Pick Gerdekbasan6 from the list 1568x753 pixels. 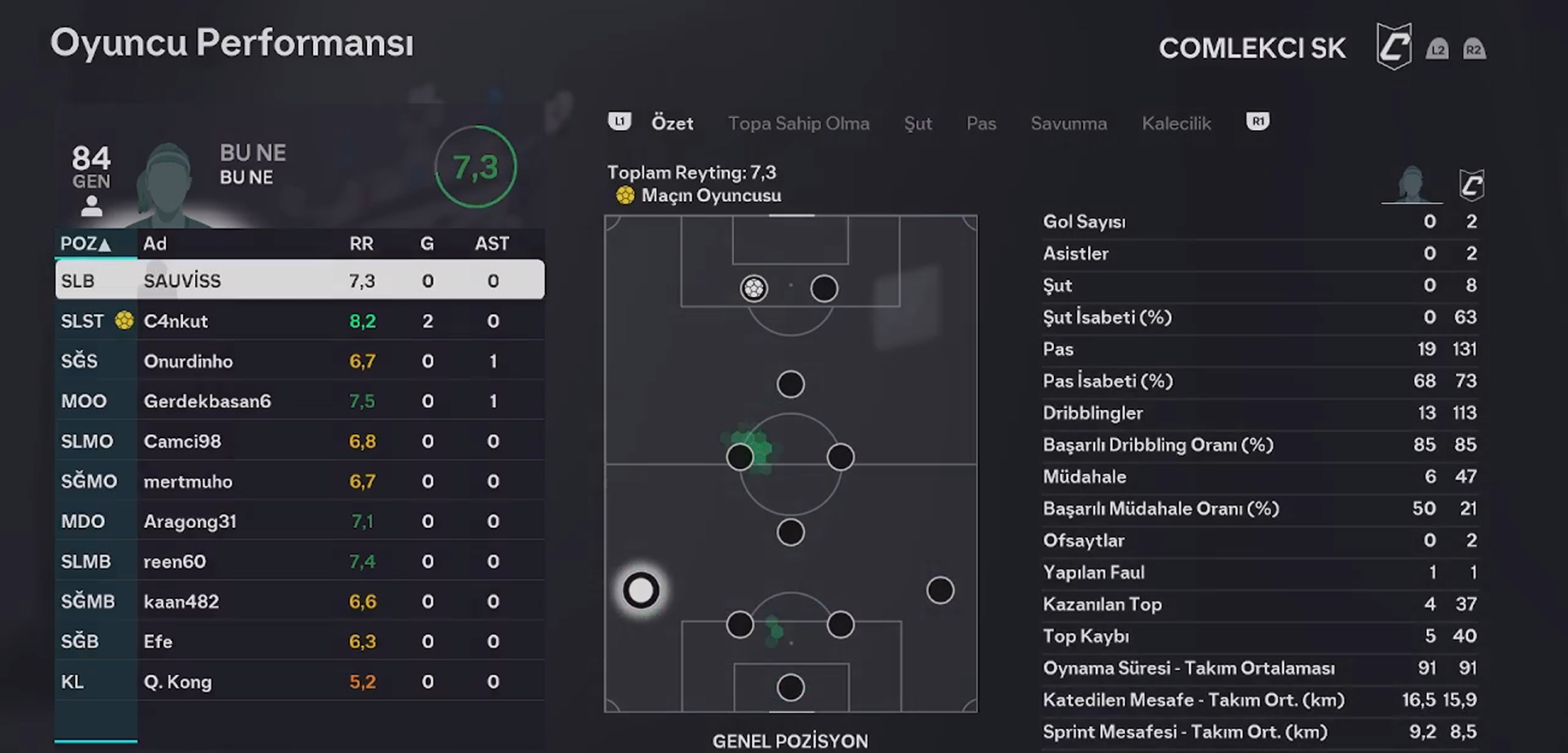[x=299, y=401]
